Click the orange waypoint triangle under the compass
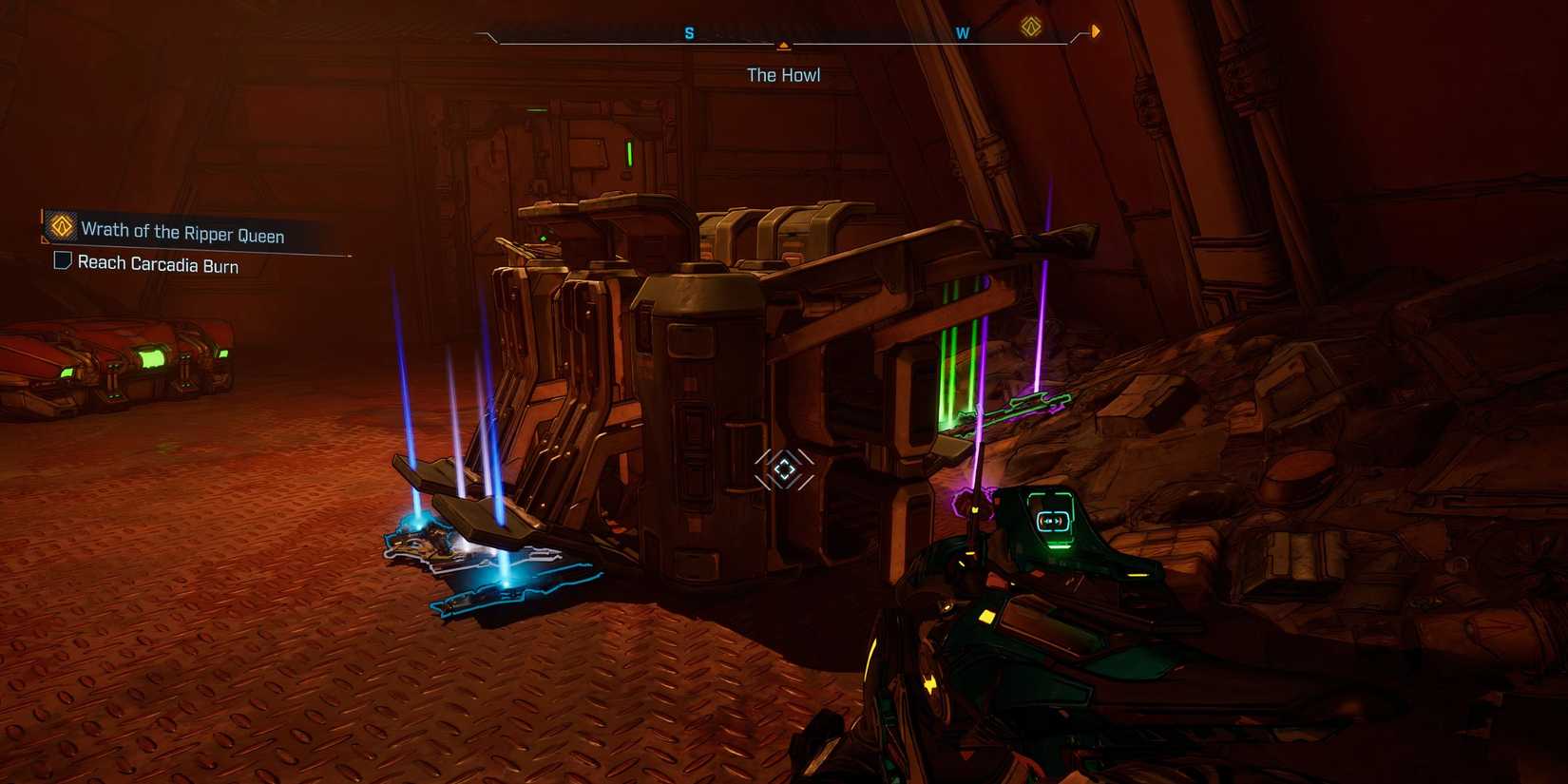 click(x=783, y=45)
